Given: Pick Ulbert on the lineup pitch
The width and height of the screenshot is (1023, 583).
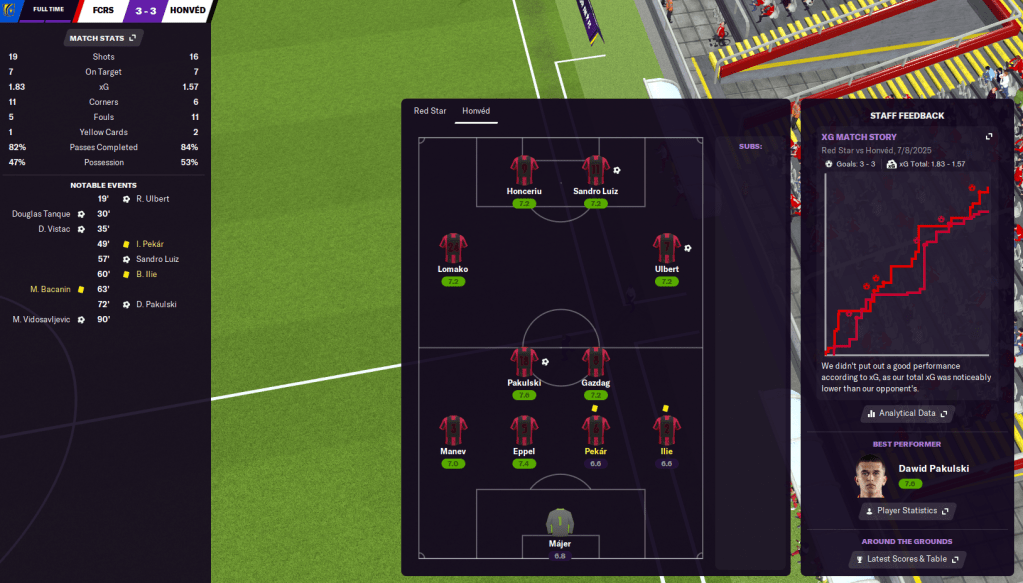Looking at the screenshot, I should (666, 248).
